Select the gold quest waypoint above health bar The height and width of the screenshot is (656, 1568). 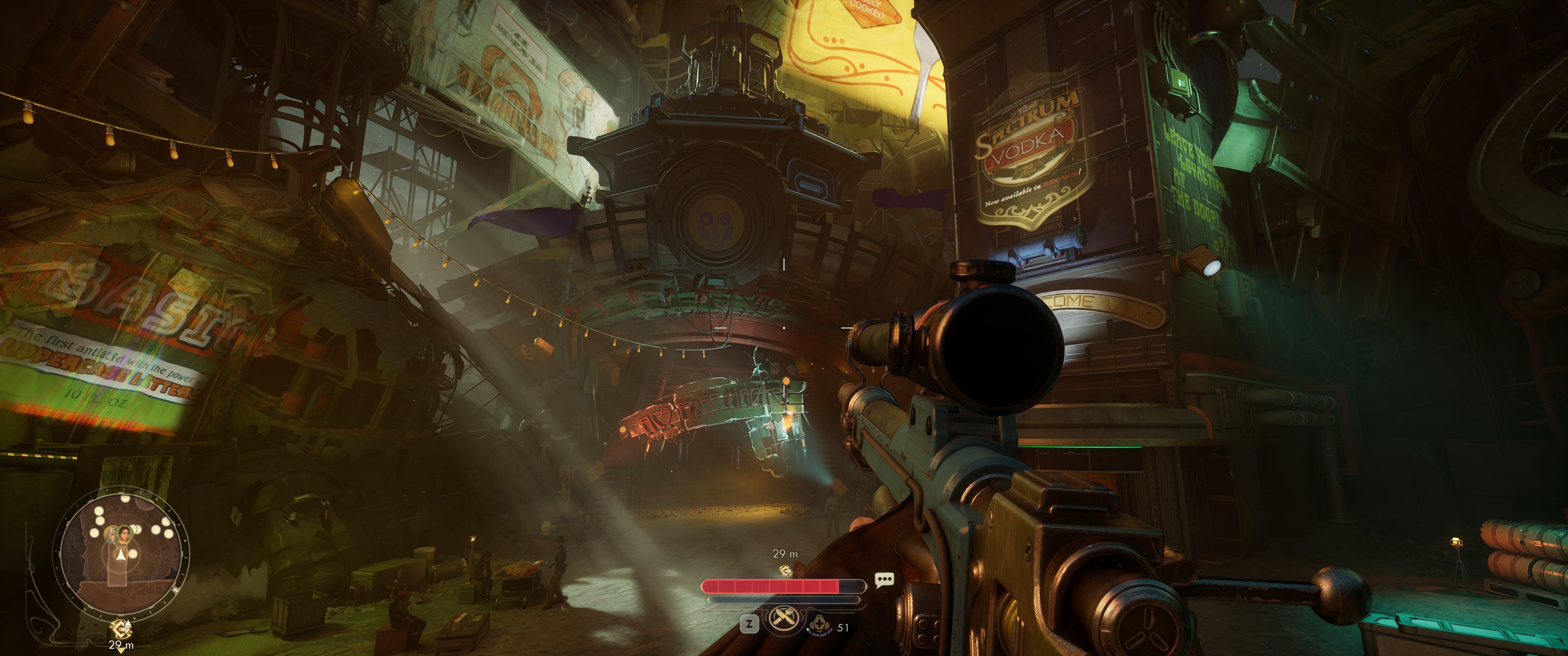[x=785, y=570]
